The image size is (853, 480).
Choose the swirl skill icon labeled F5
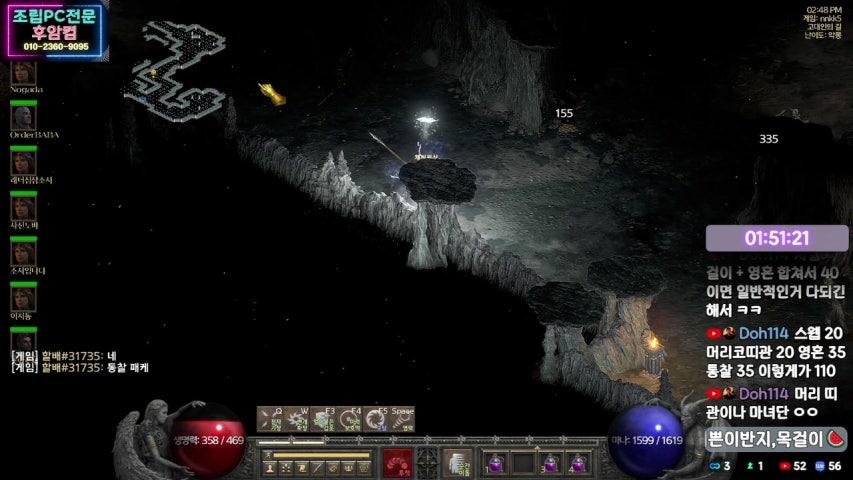pos(374,418)
